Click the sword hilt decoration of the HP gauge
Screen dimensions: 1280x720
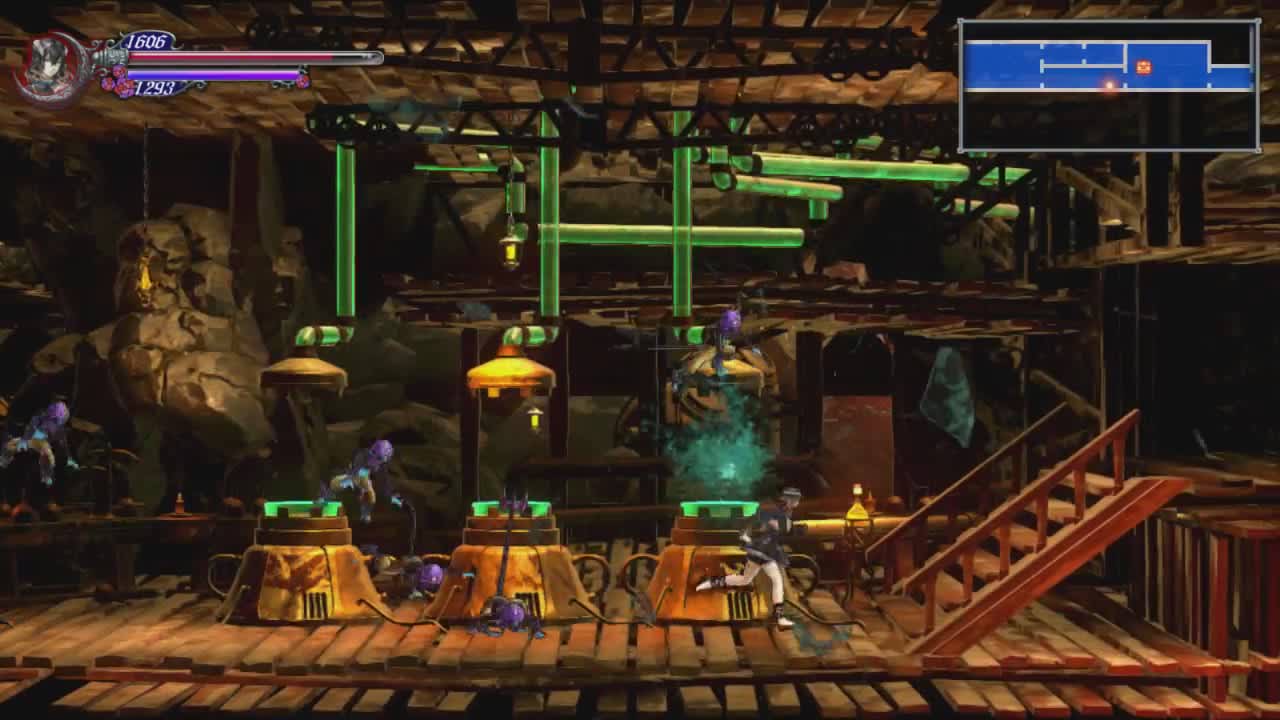pos(108,56)
